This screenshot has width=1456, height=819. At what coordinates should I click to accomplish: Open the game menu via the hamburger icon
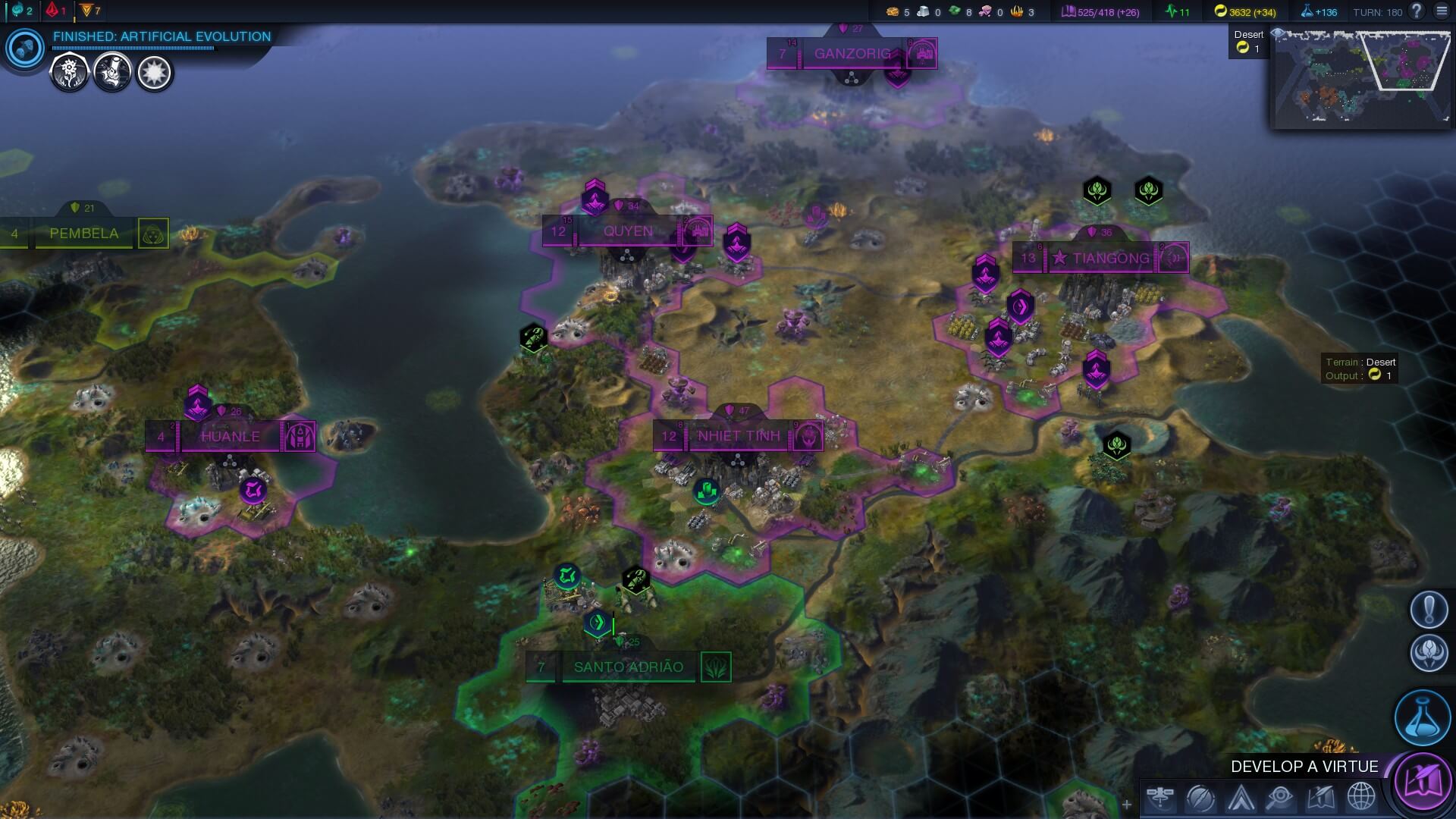pos(1442,11)
